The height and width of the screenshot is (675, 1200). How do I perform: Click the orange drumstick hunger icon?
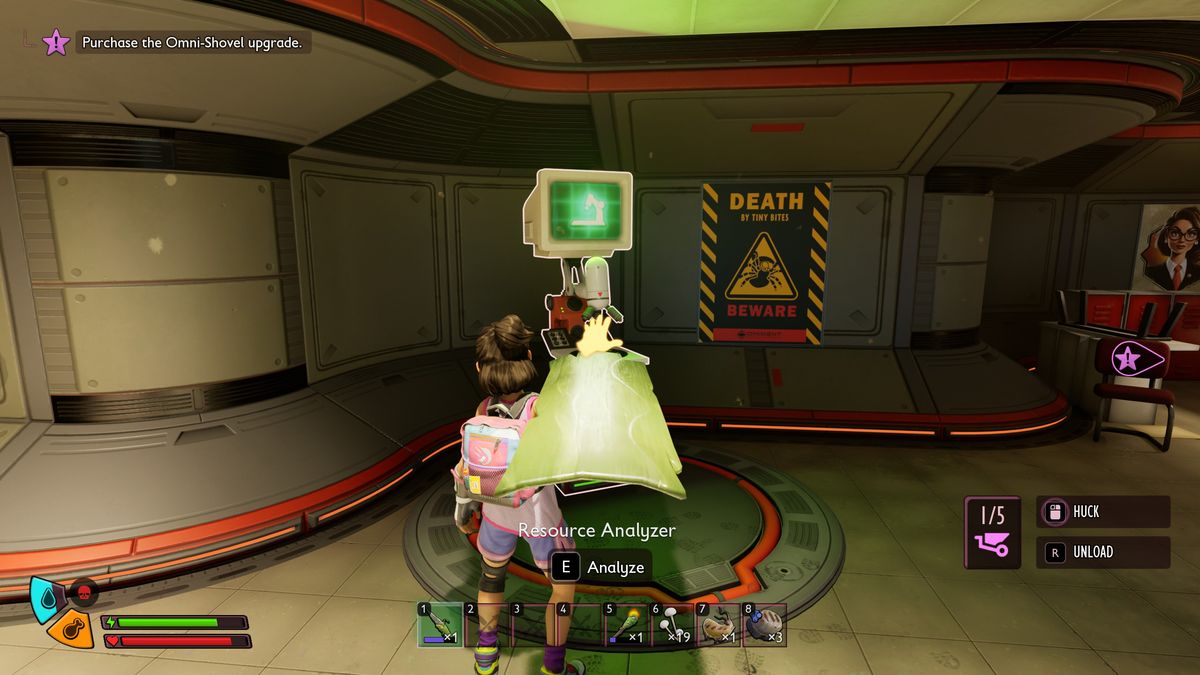click(x=70, y=630)
